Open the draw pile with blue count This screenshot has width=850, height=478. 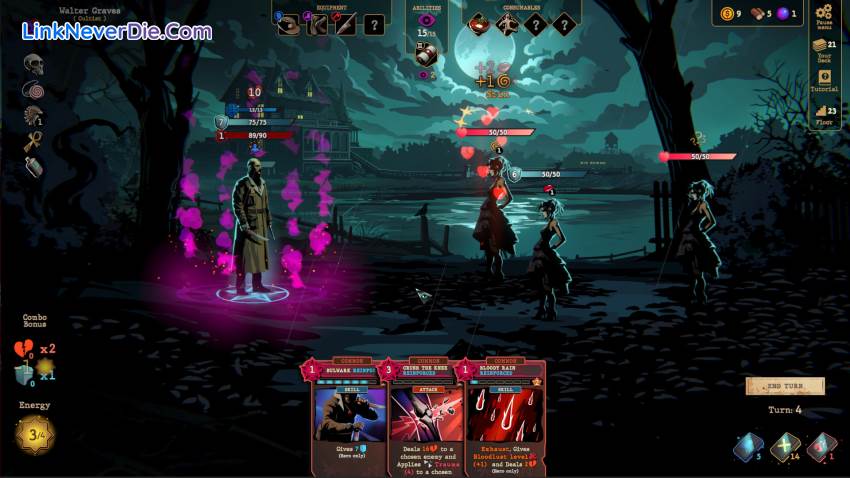[749, 448]
